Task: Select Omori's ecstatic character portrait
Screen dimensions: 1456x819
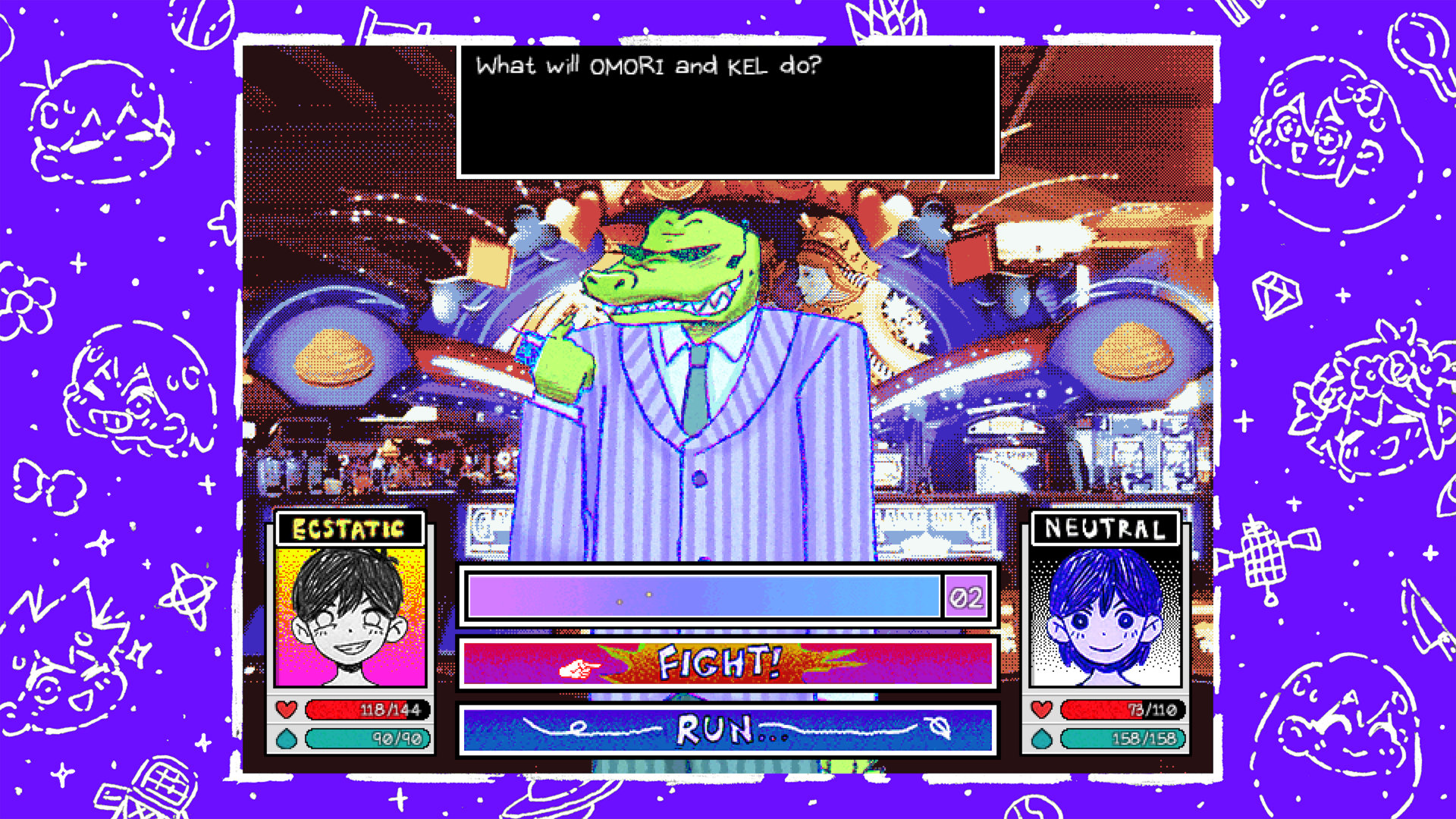Action: pos(350,616)
